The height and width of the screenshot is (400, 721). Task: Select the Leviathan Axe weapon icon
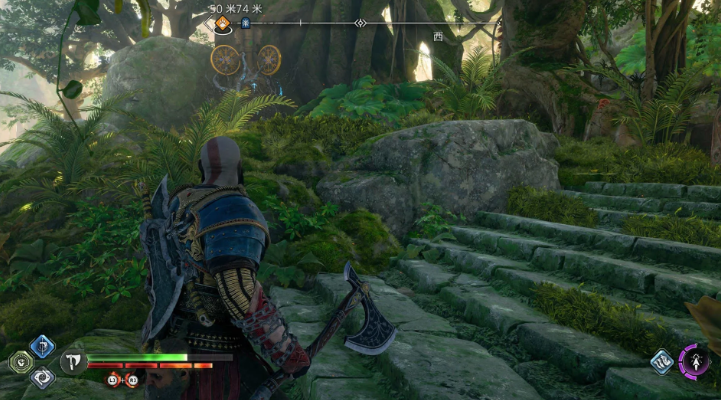[x=73, y=360]
